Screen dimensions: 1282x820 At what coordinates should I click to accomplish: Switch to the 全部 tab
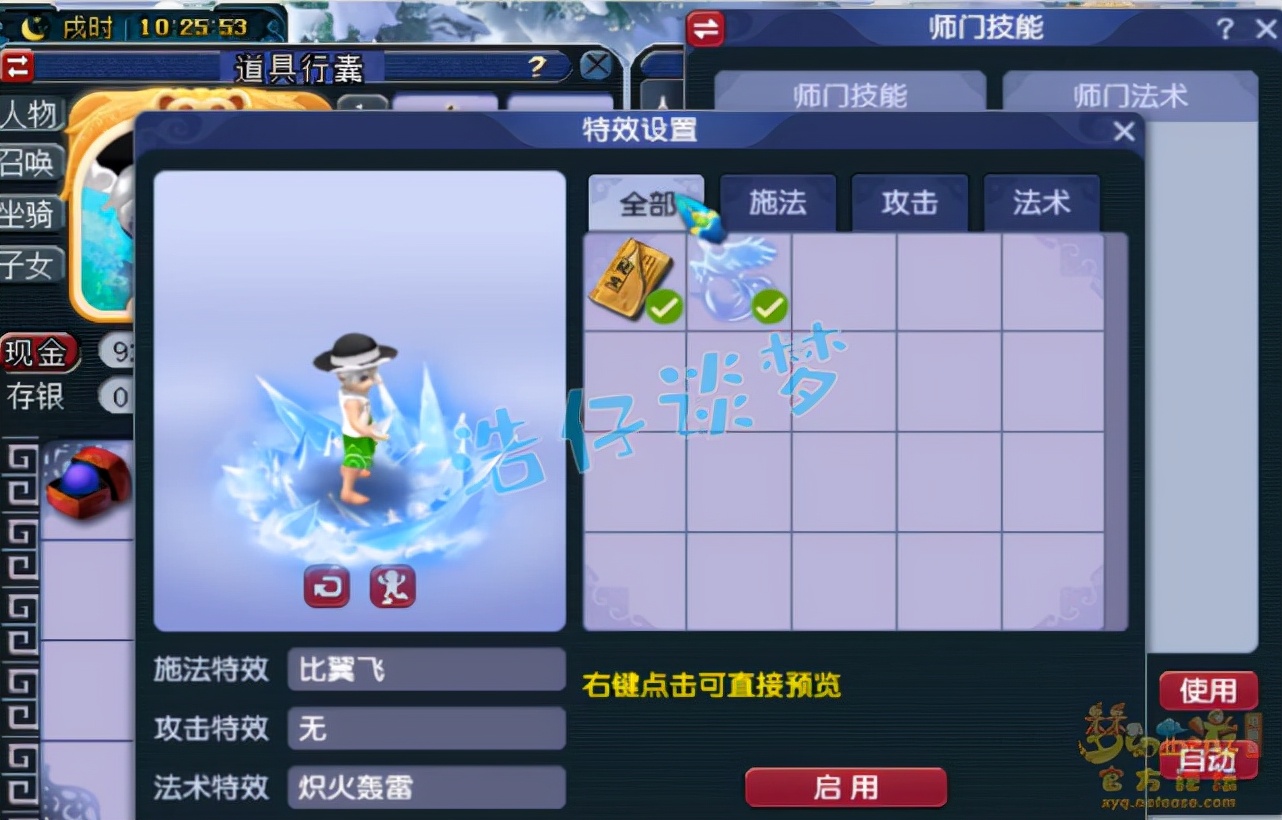pos(645,202)
